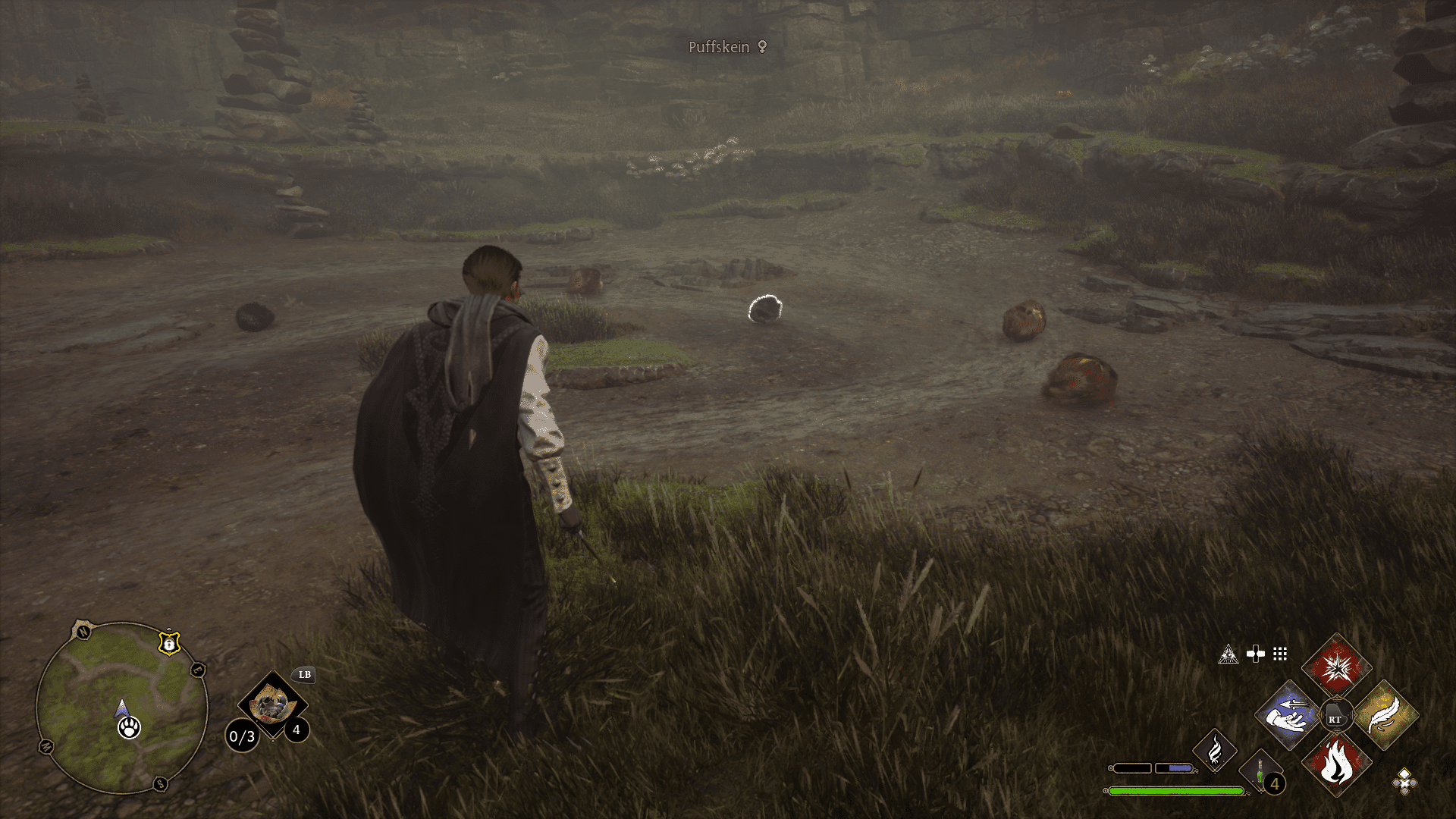Expand the LB item slot prompt
Screen dimensions: 1456x819
coord(305,675)
